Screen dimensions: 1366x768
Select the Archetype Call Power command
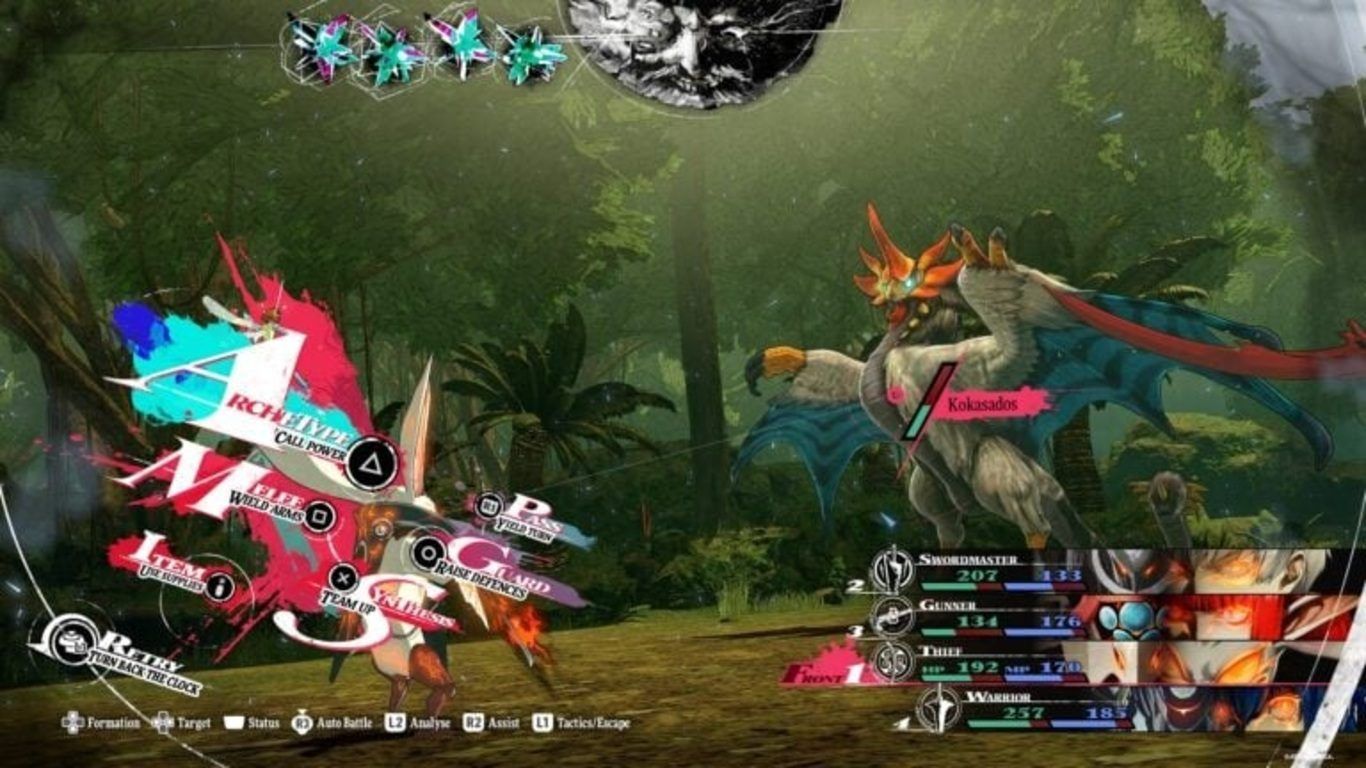(371, 462)
